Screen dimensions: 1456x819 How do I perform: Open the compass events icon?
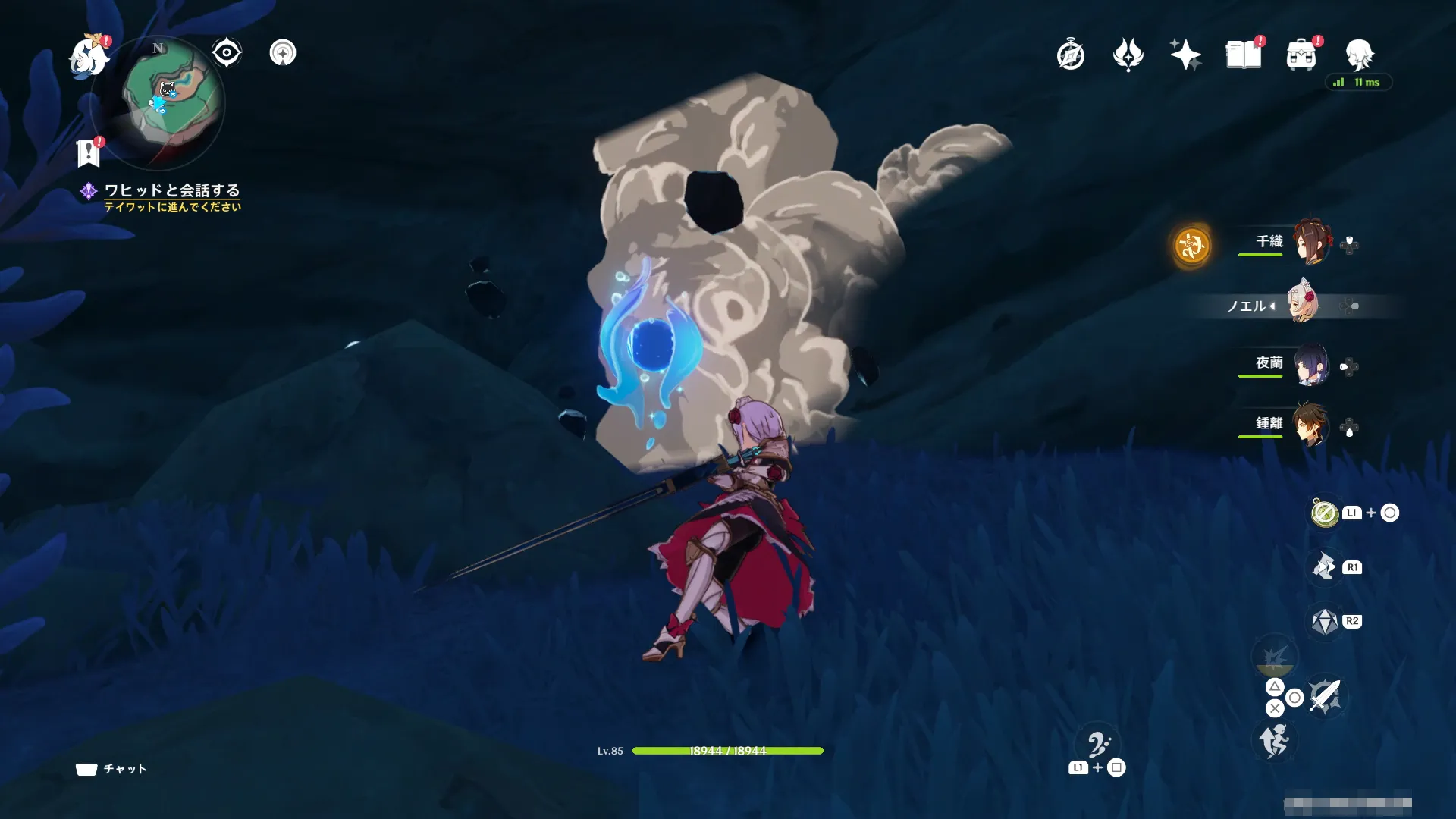click(1070, 55)
